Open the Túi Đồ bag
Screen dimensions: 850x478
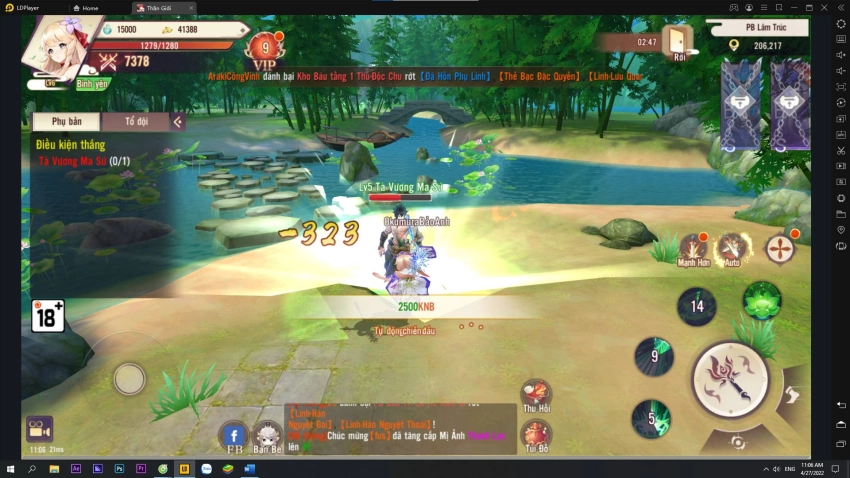tap(536, 436)
